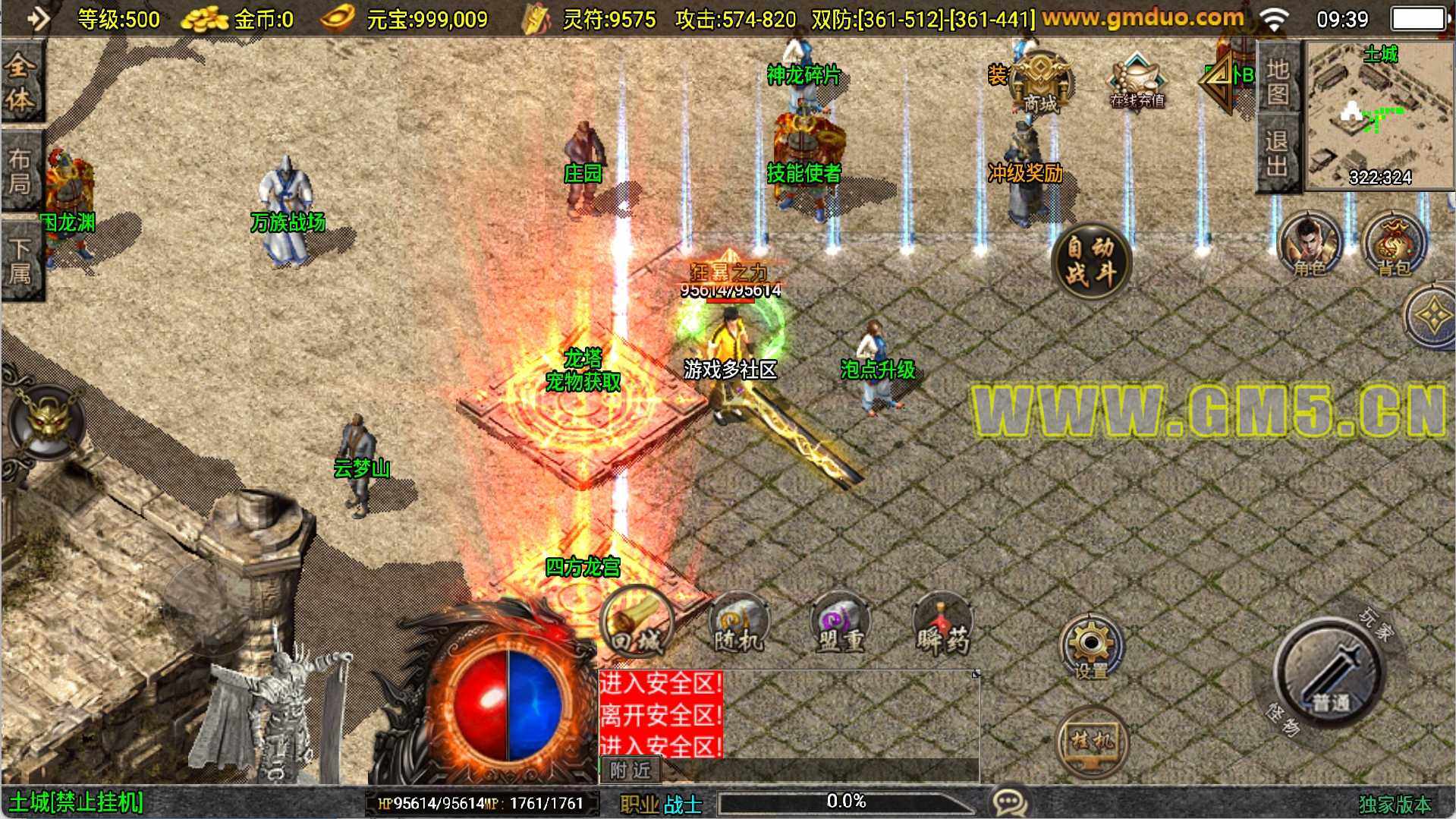This screenshot has width=1456, height=819.
Task: Select the 全体 tab on left
Action: [x=21, y=82]
